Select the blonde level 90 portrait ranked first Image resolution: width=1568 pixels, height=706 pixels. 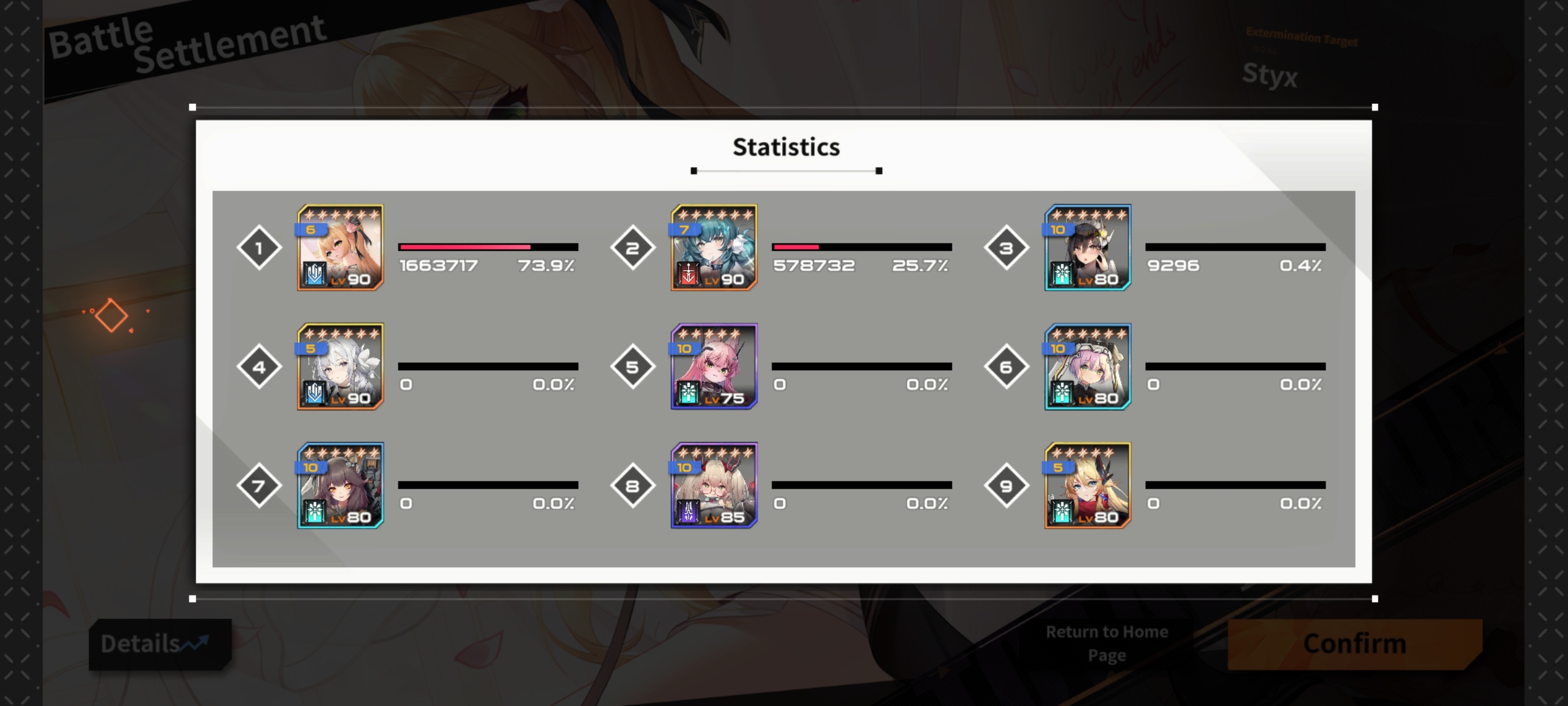[x=340, y=248]
